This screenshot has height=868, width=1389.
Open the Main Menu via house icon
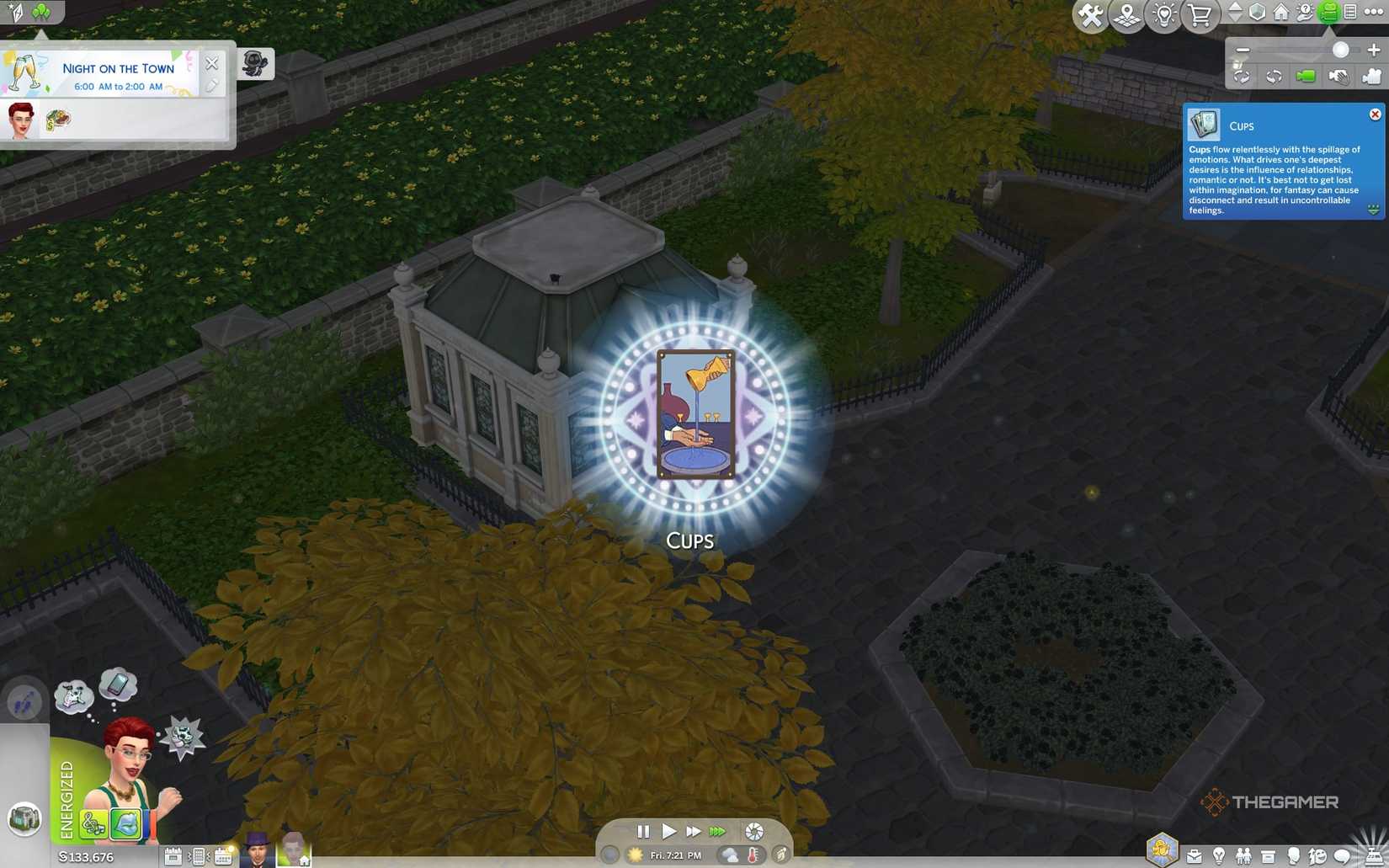[x=1281, y=13]
